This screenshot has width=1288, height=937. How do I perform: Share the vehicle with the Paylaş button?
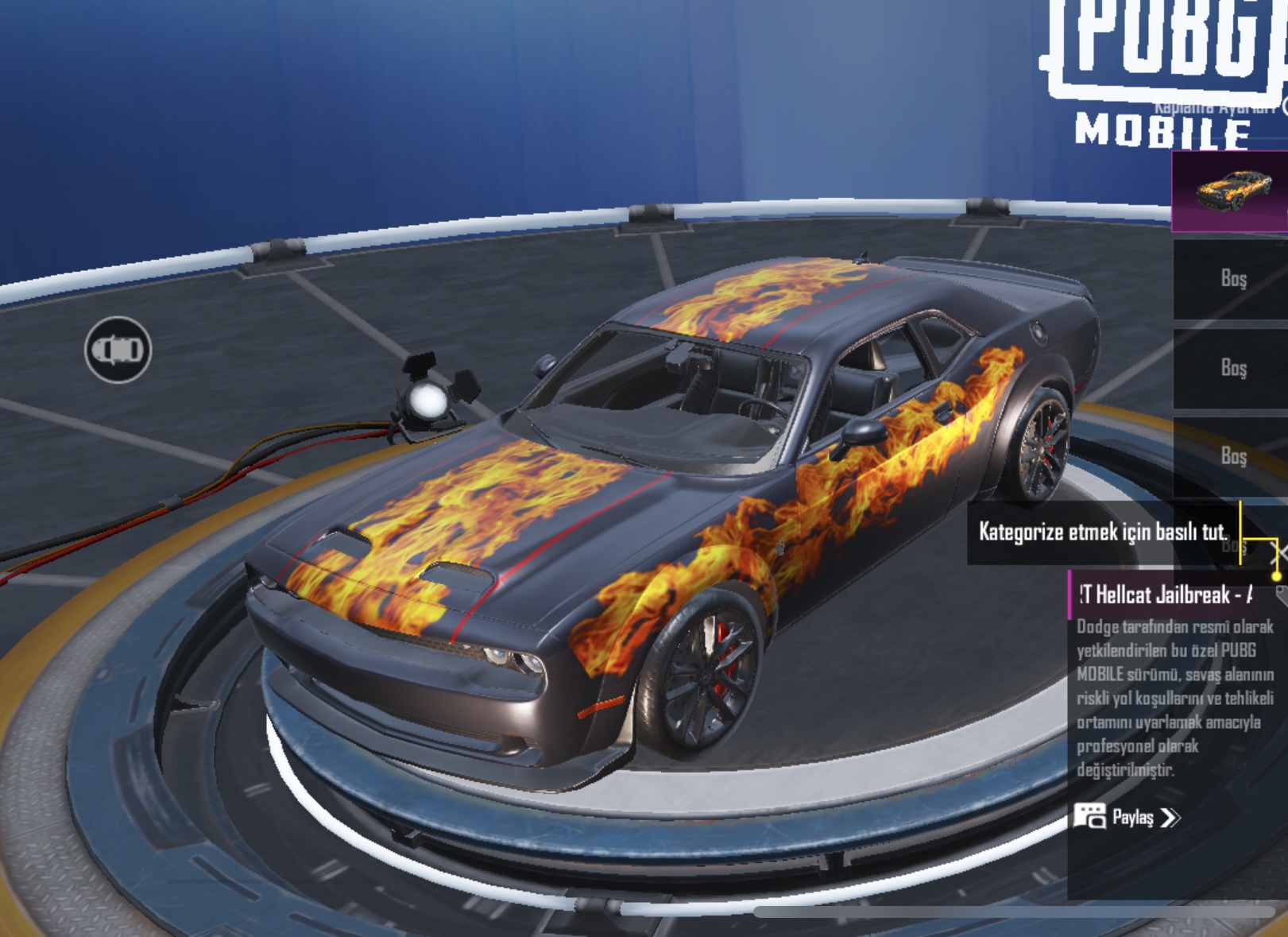pyautogui.click(x=1127, y=817)
